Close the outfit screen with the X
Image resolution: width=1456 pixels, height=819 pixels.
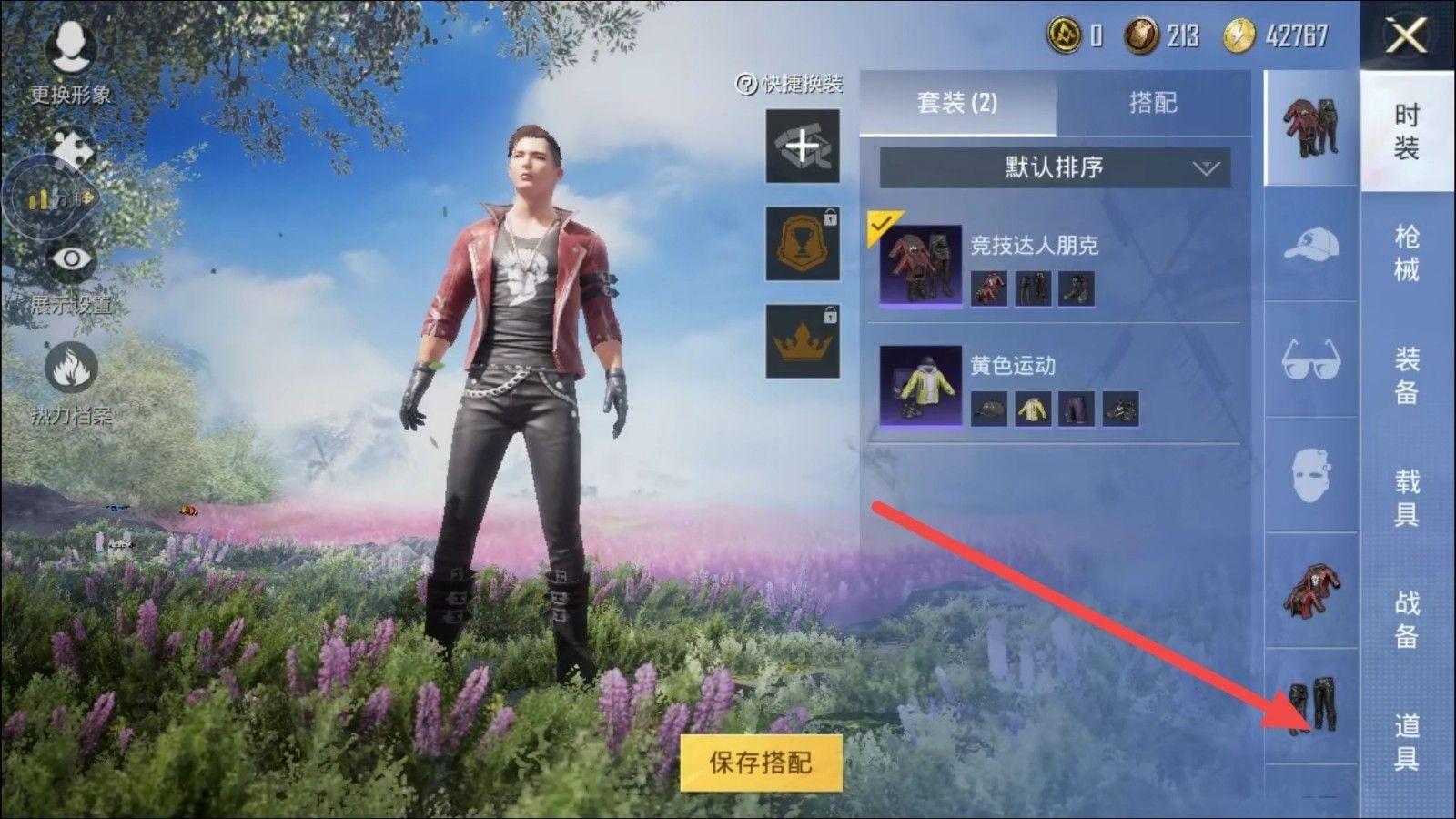tap(1407, 36)
